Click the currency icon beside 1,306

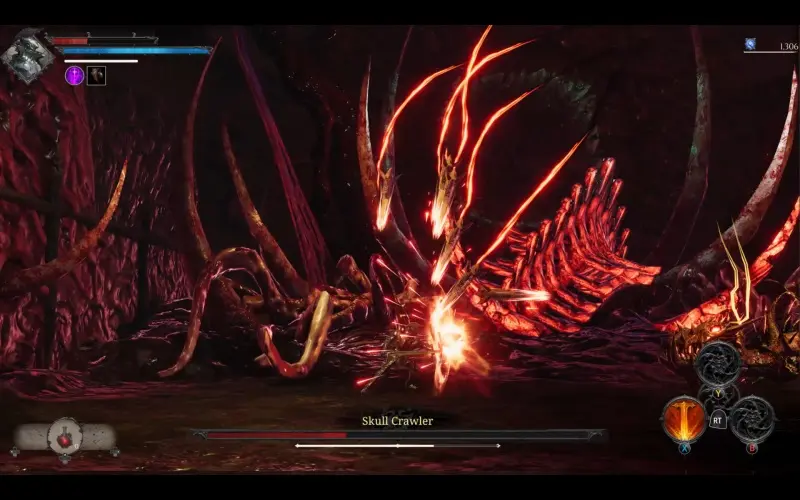pyautogui.click(x=749, y=44)
